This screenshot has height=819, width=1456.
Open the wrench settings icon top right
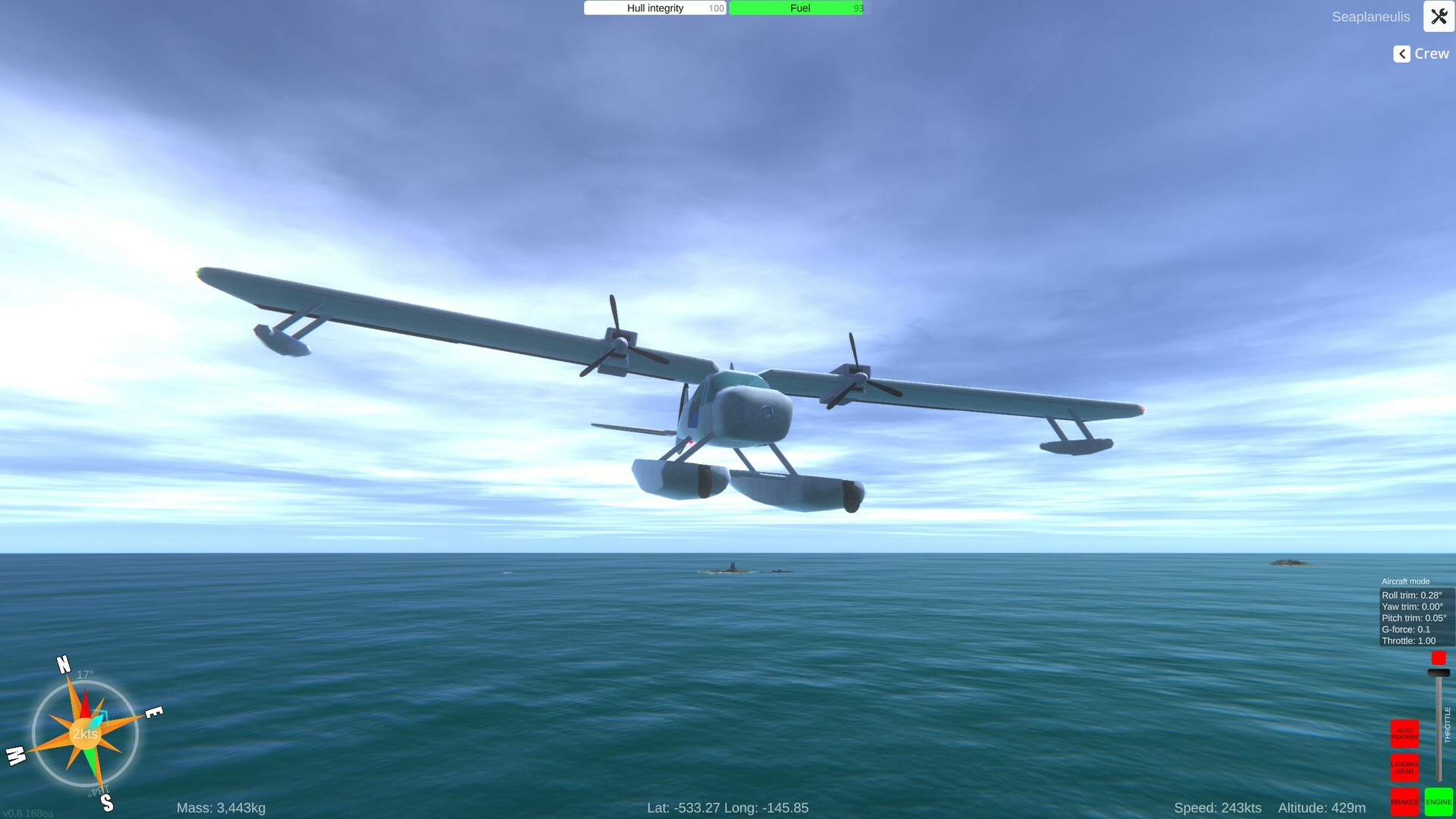1438,17
